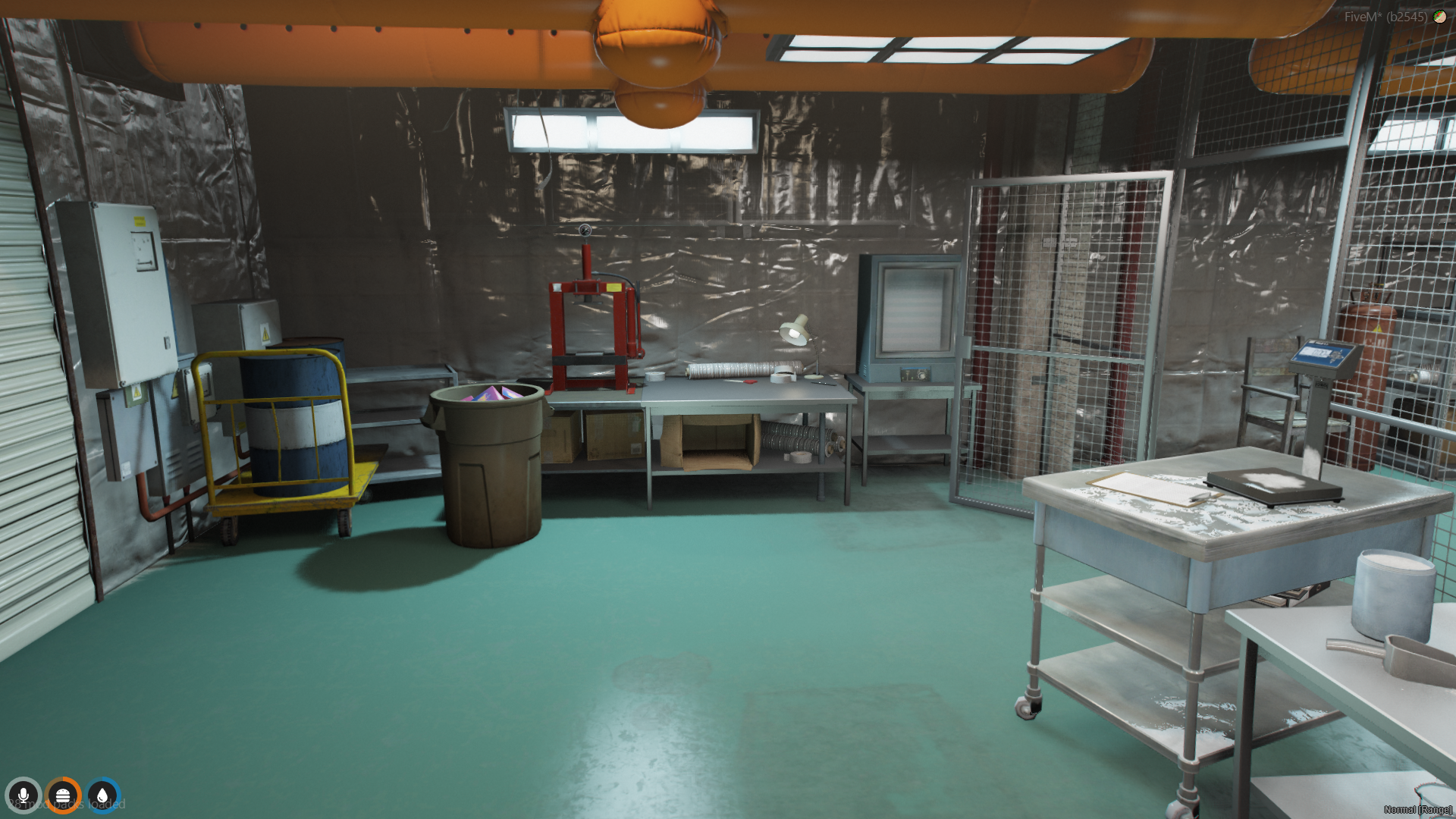The height and width of the screenshot is (819, 1456).
Task: Click the microphone voice status icon
Action: pos(24,795)
